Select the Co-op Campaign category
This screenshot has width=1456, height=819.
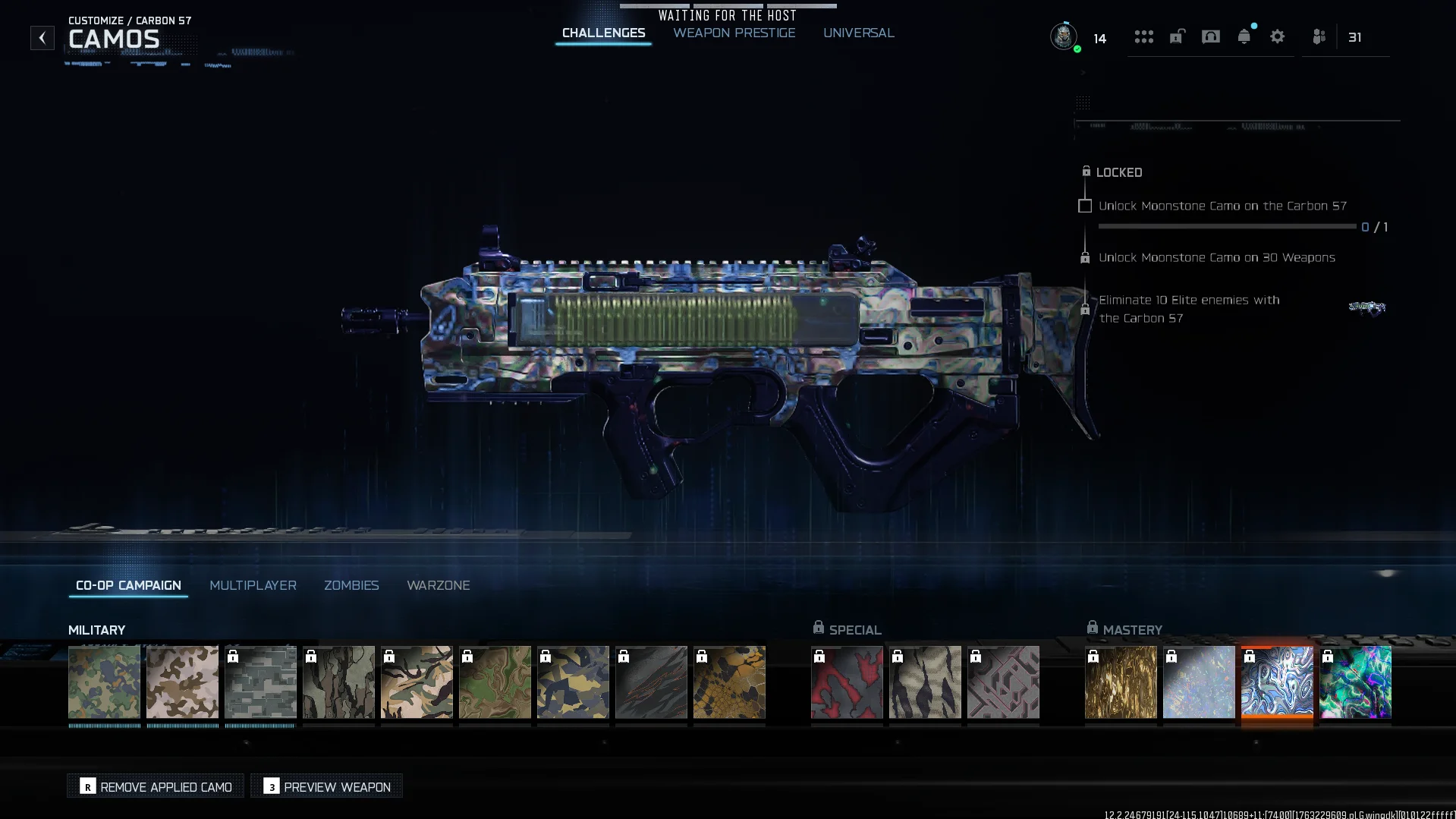[128, 585]
